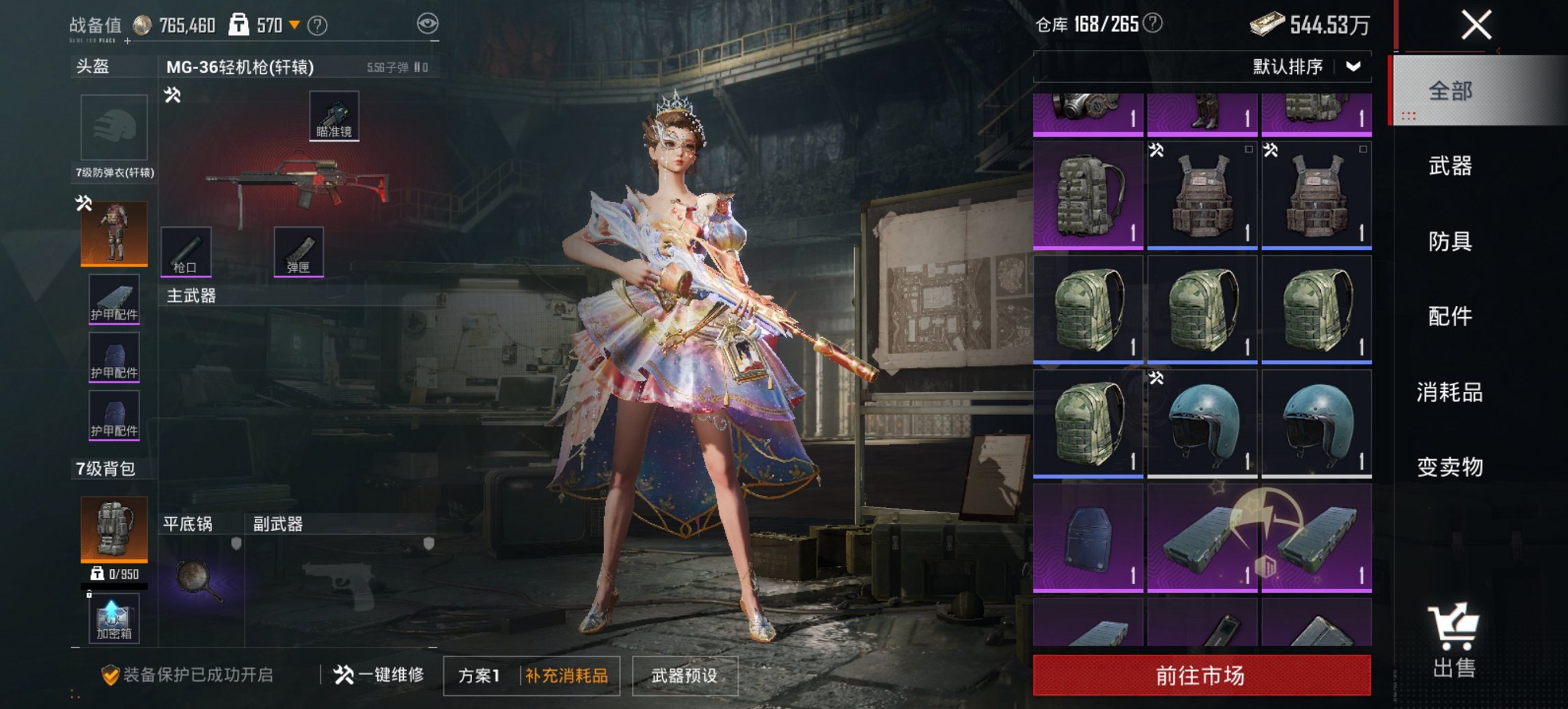Screen dimensions: 1568x709
Task: Open the 出售 sell cart
Action: [x=1454, y=641]
